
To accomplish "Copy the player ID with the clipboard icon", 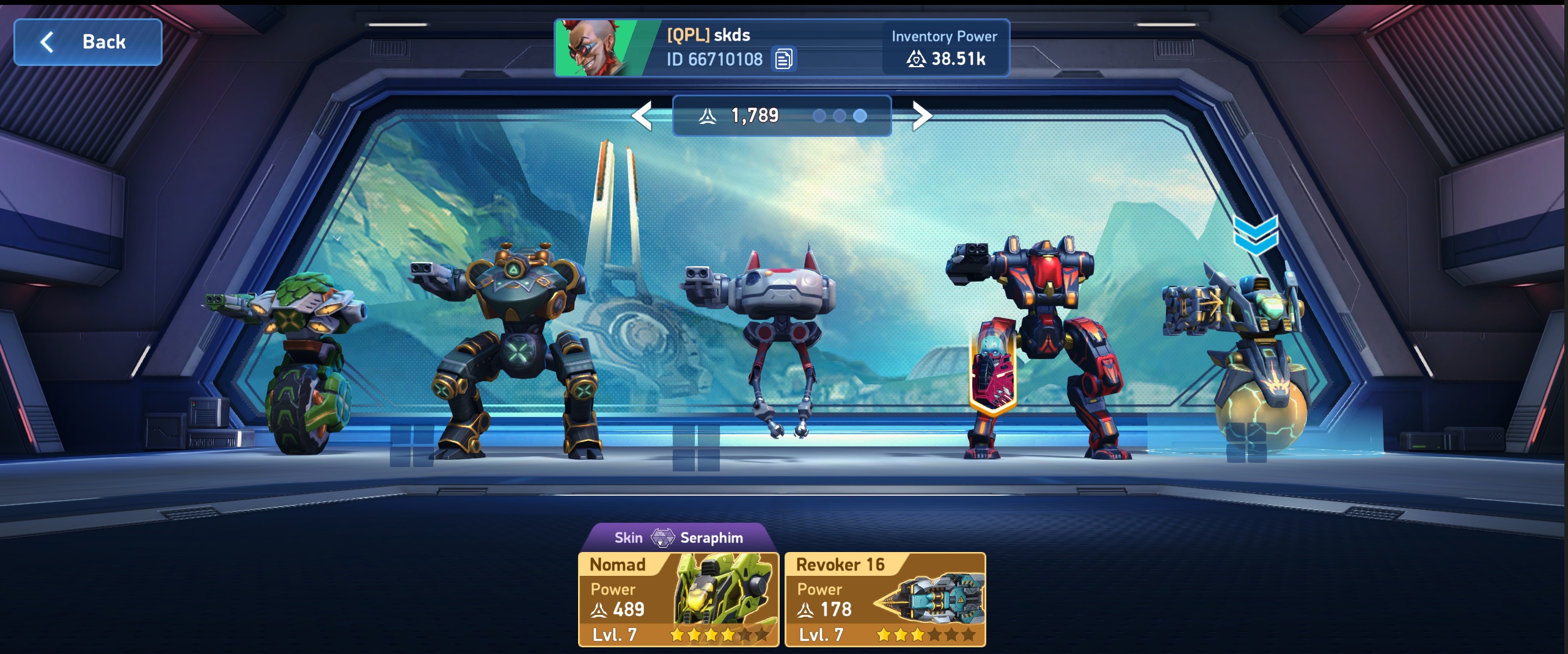I will click(x=783, y=59).
